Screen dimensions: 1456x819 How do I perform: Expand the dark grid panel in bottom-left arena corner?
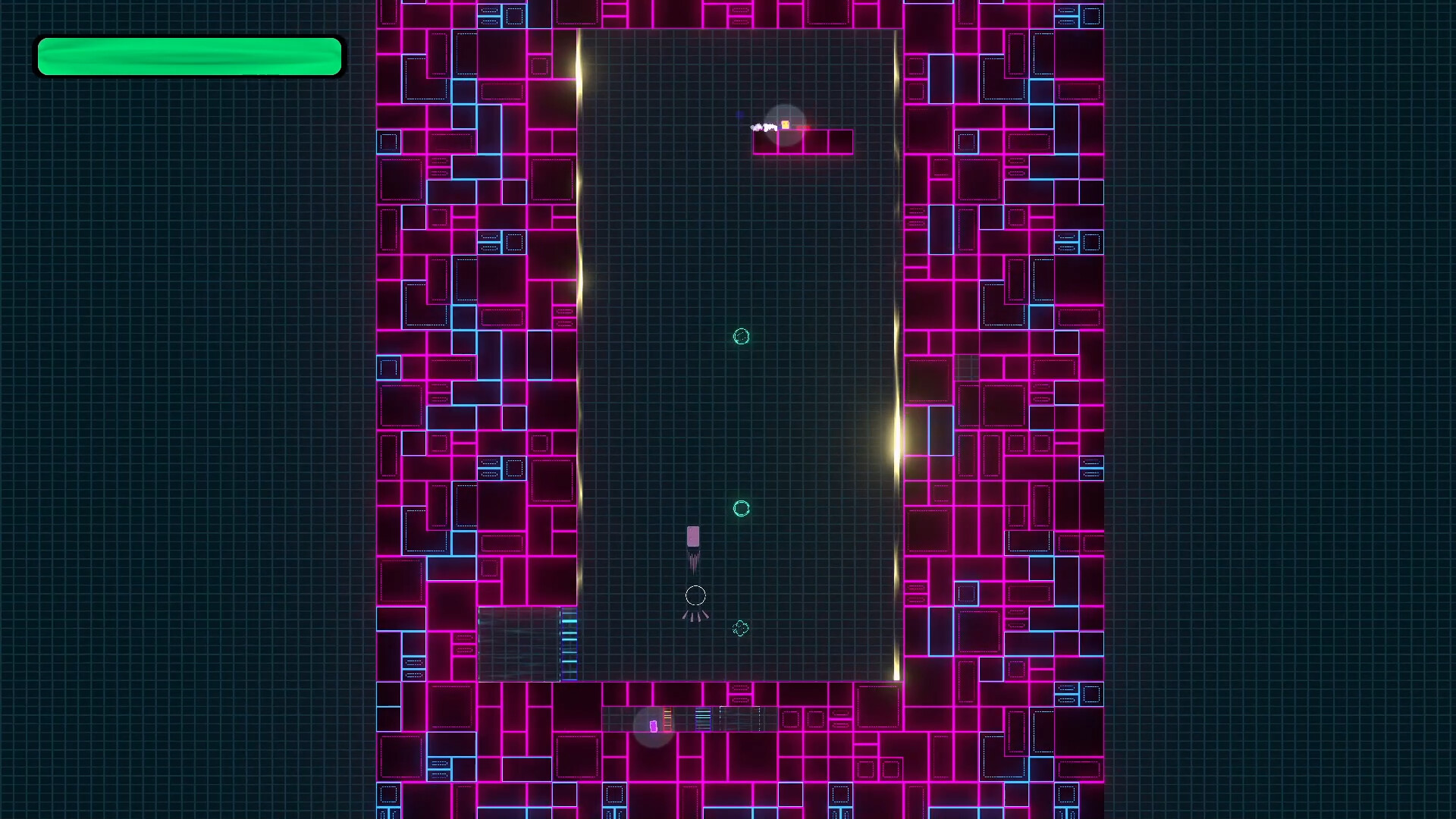(519, 642)
